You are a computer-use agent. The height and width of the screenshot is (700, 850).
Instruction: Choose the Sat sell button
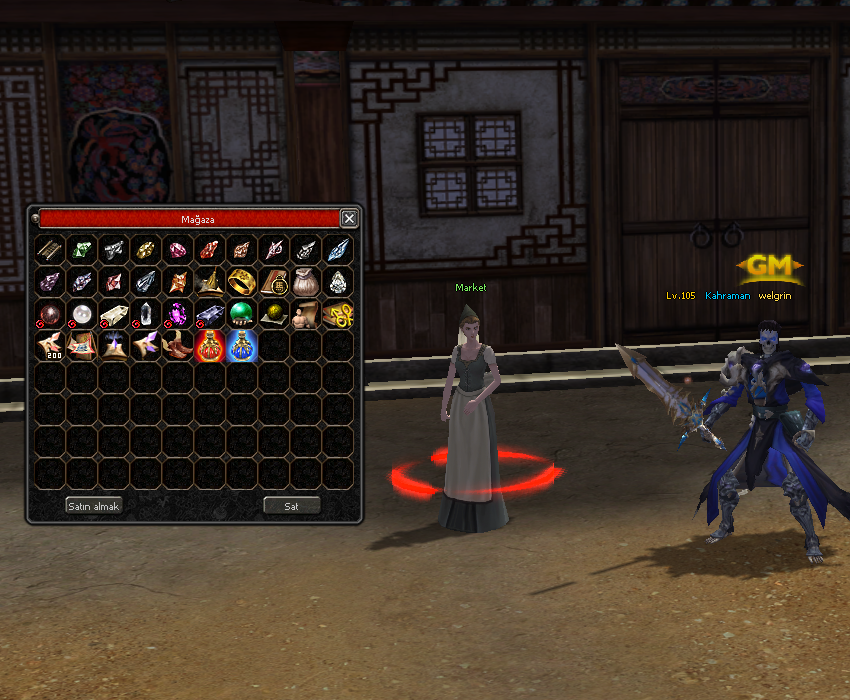click(291, 506)
